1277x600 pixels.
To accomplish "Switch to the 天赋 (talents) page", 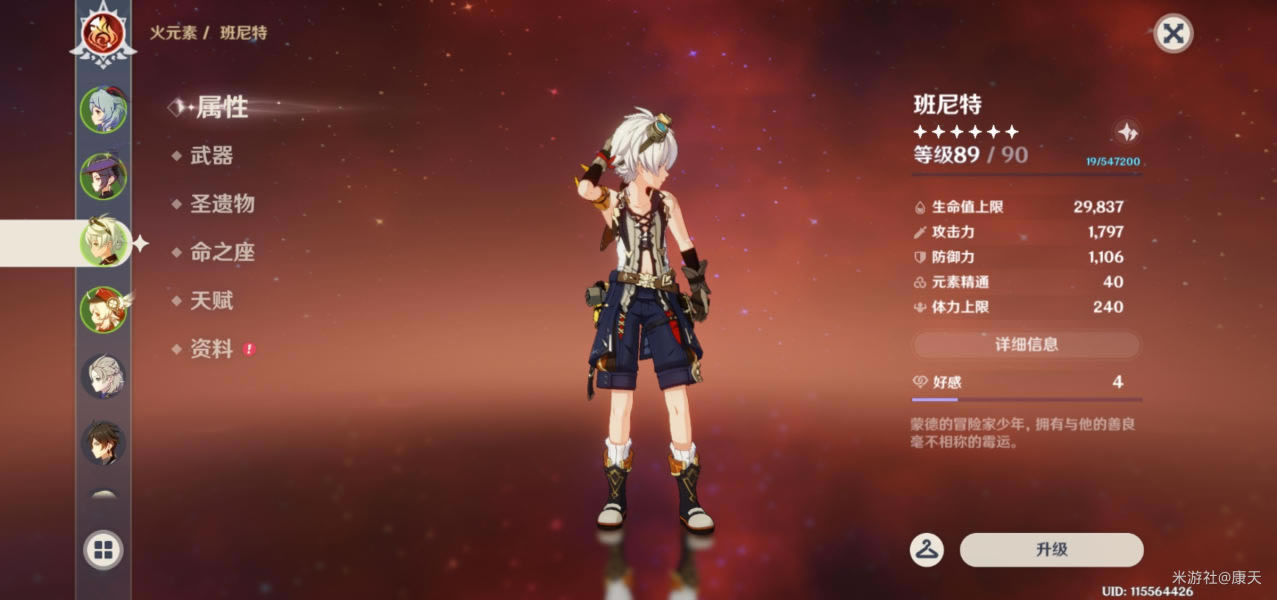I will tap(211, 300).
